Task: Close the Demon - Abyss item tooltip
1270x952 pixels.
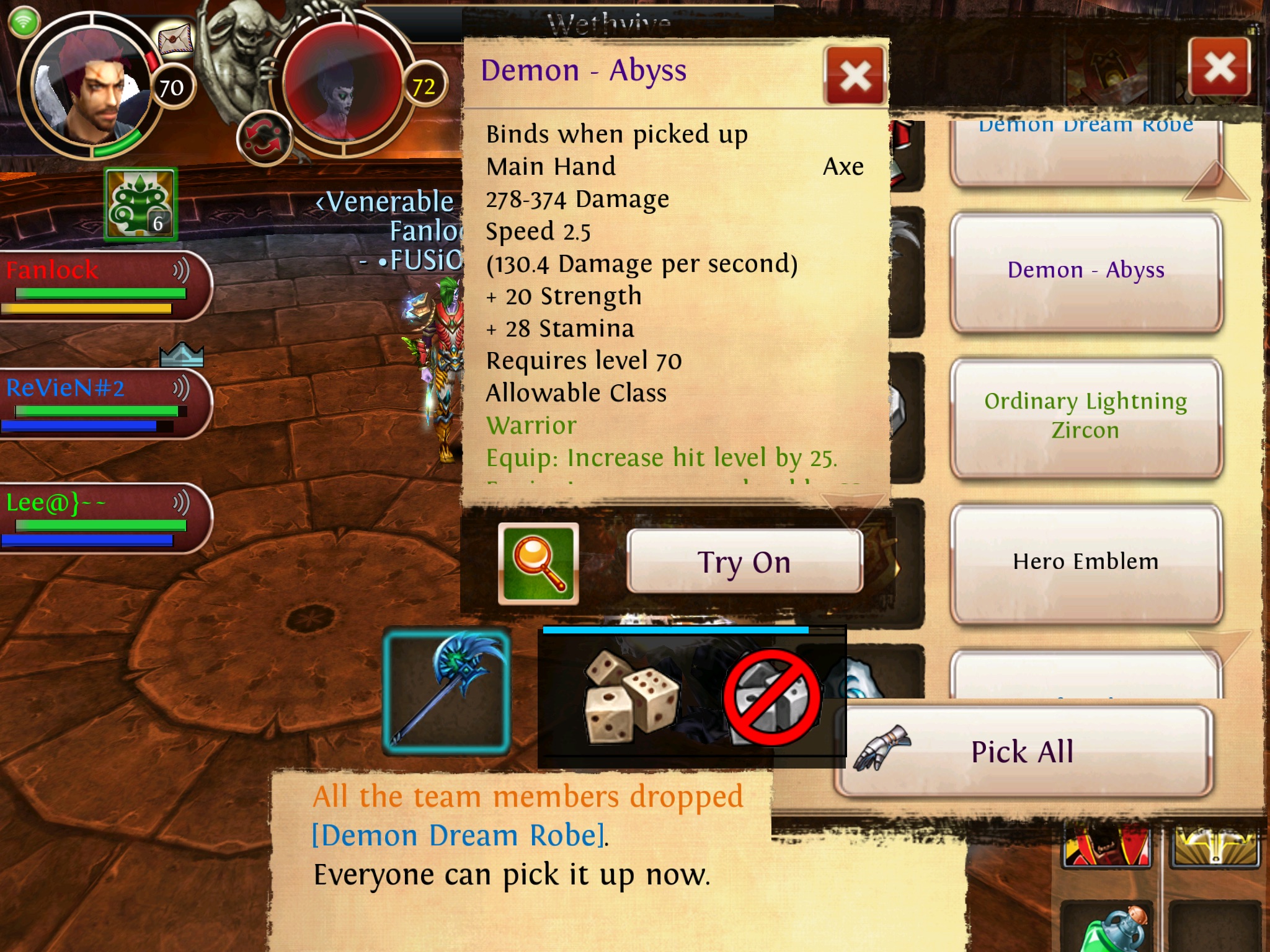Action: click(x=855, y=77)
